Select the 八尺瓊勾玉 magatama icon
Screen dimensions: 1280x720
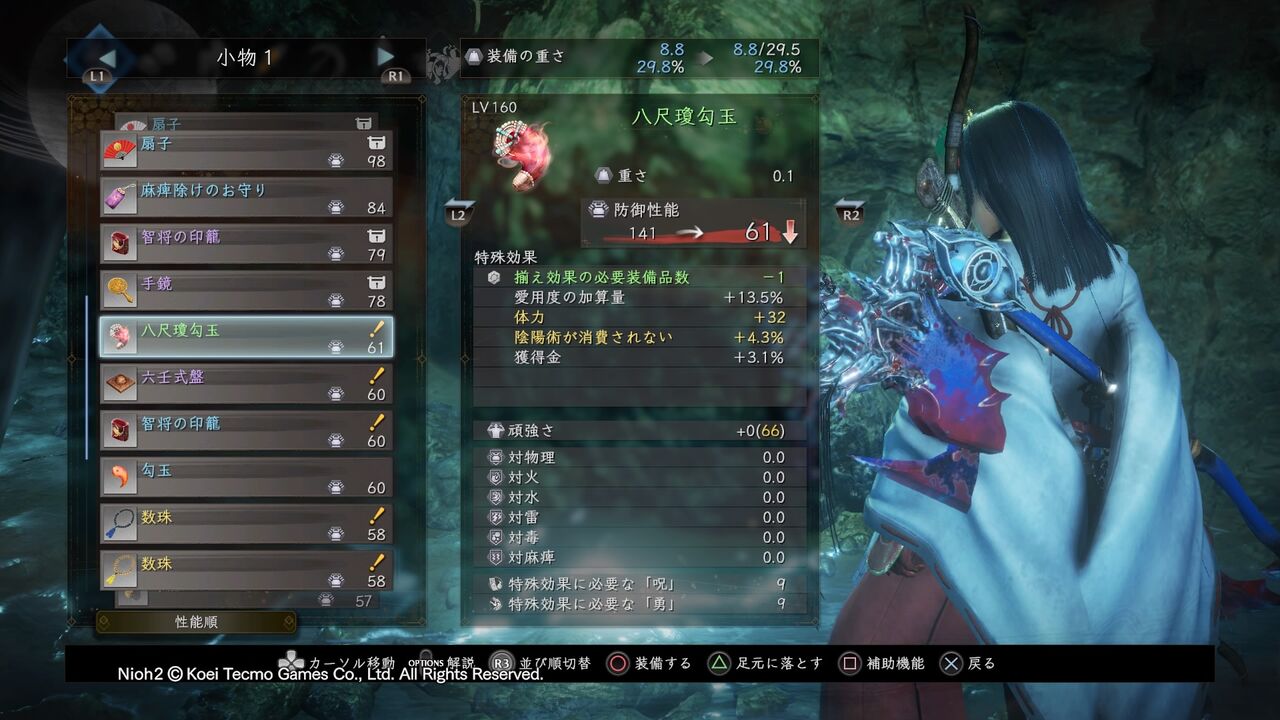point(120,334)
